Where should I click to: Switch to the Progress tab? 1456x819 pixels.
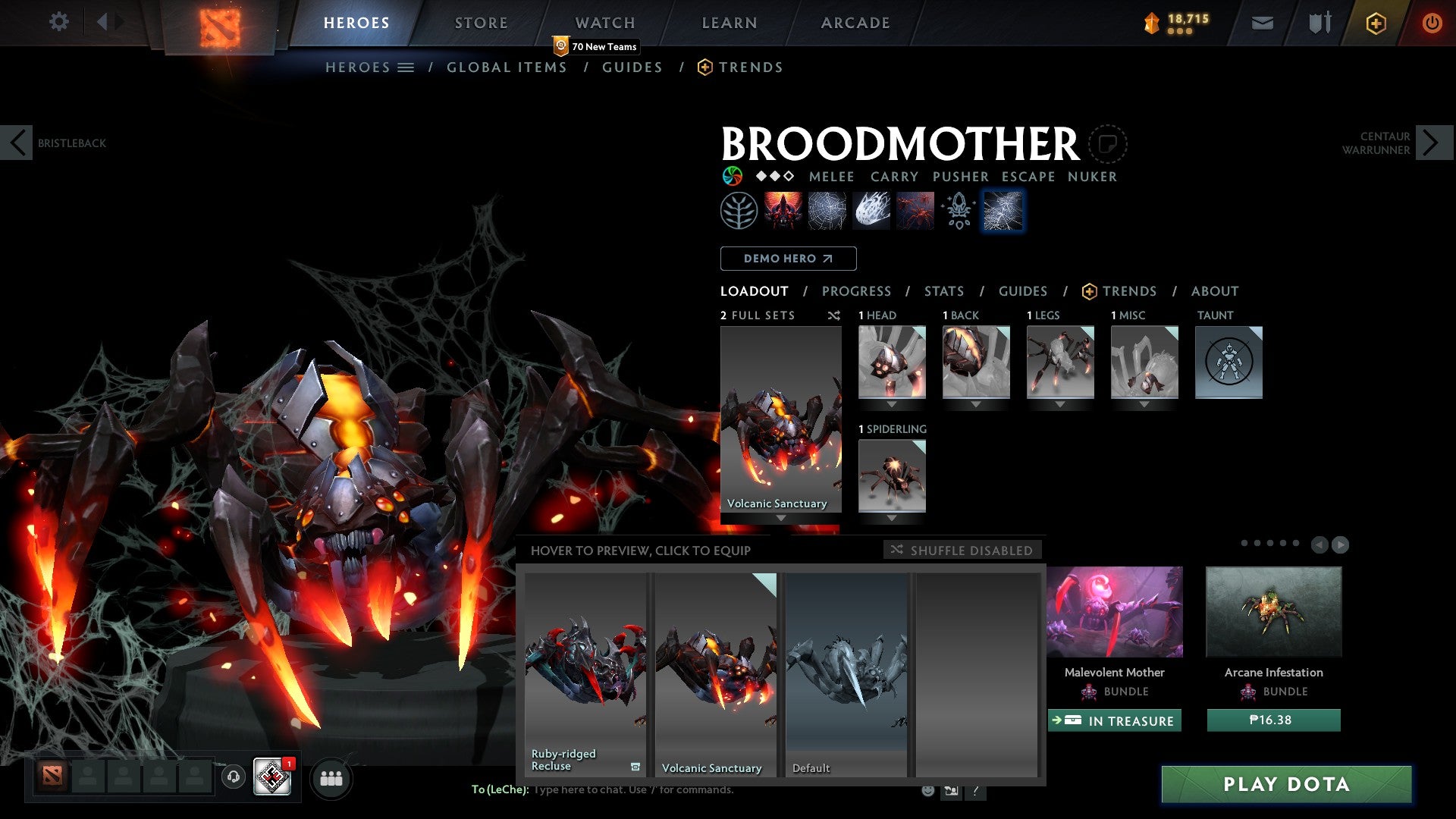(857, 290)
